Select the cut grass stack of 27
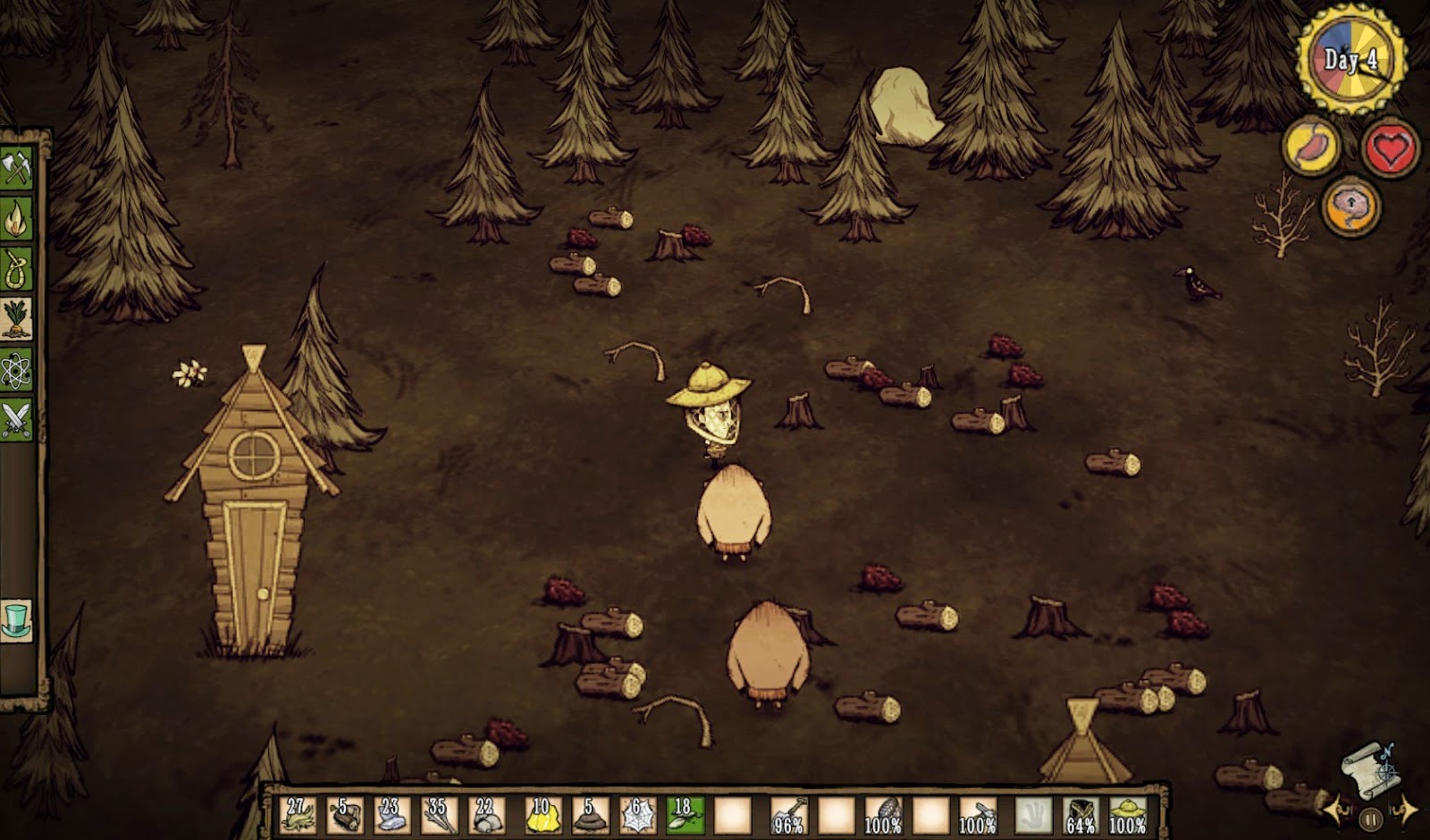This screenshot has height=840, width=1430. click(x=298, y=815)
